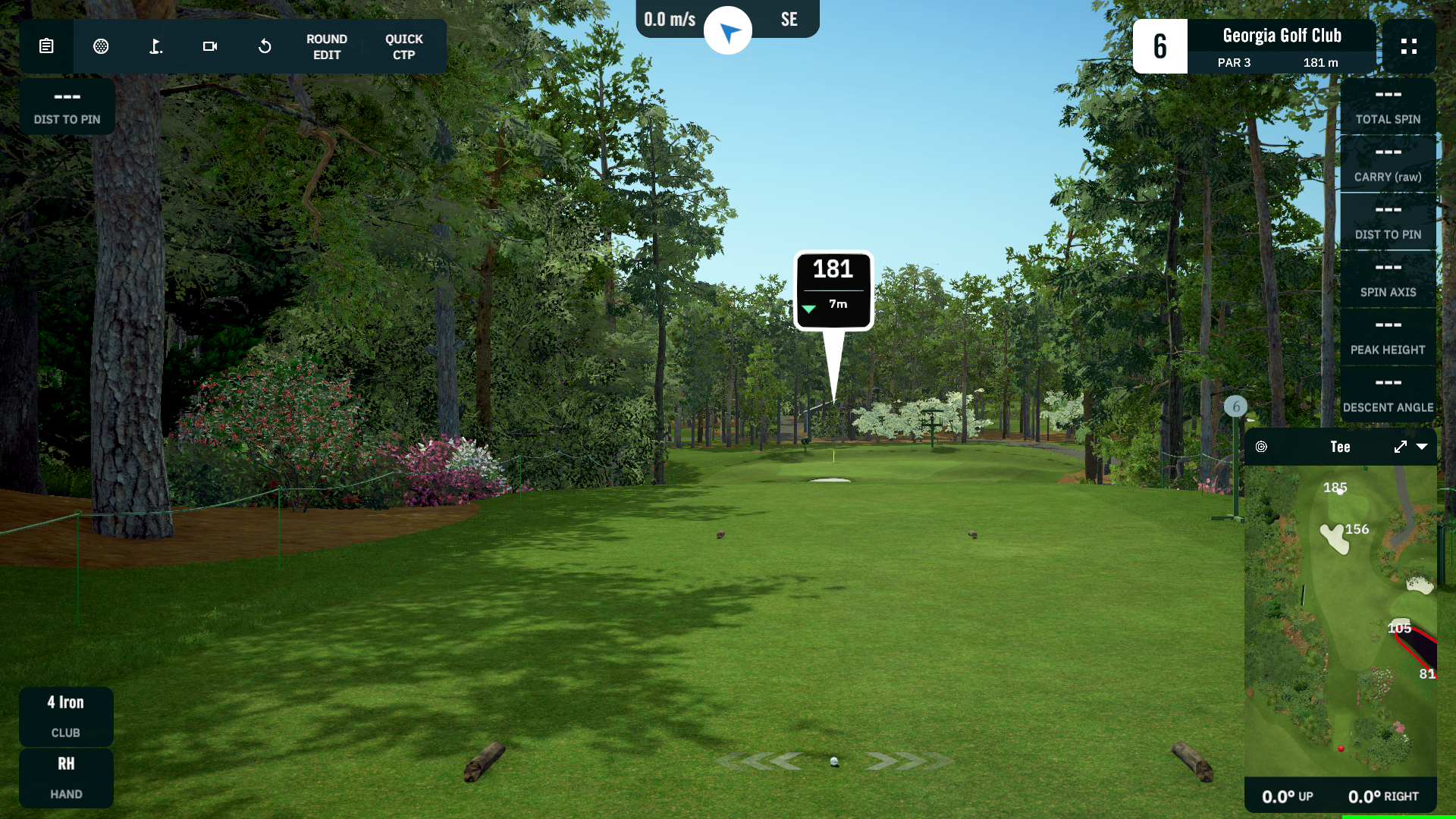Switch the RH hand setting
The height and width of the screenshot is (819, 1456).
tap(66, 777)
